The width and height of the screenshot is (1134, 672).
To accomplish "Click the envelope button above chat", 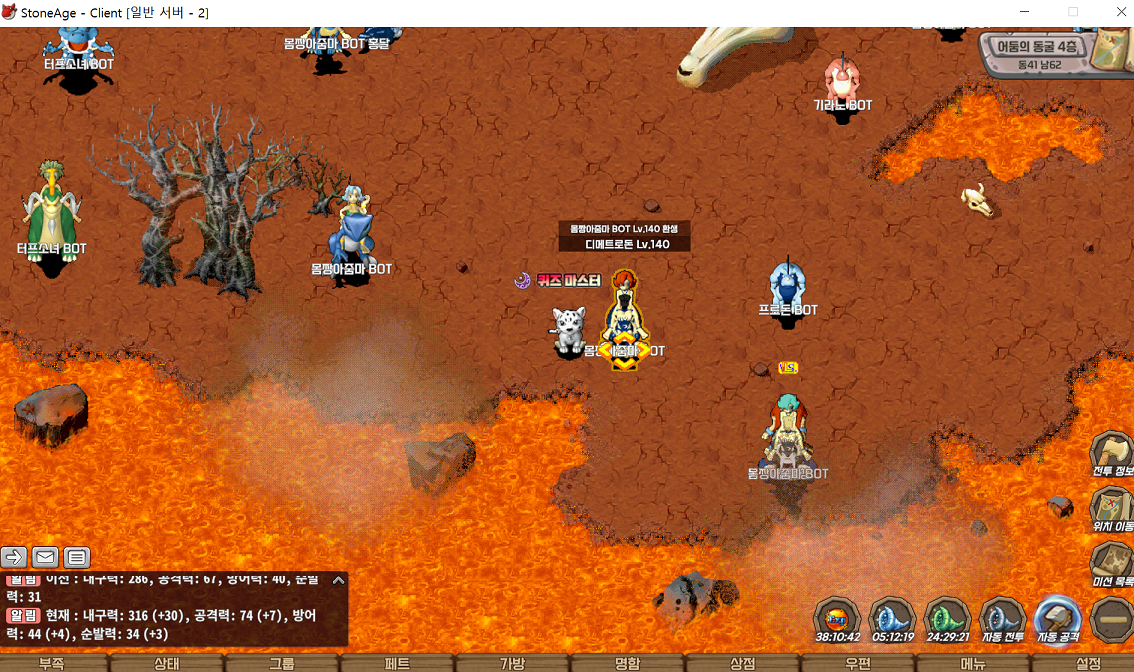I will (x=45, y=557).
